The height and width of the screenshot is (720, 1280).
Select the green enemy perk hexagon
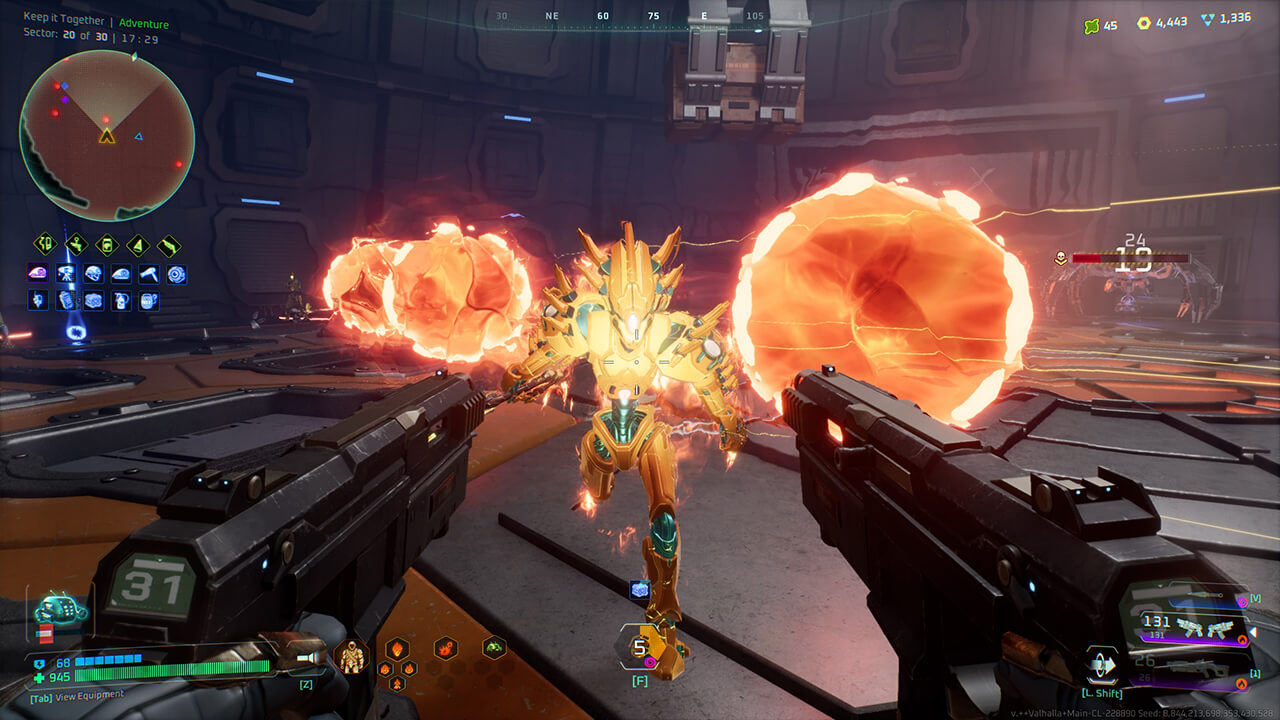pyautogui.click(x=493, y=647)
